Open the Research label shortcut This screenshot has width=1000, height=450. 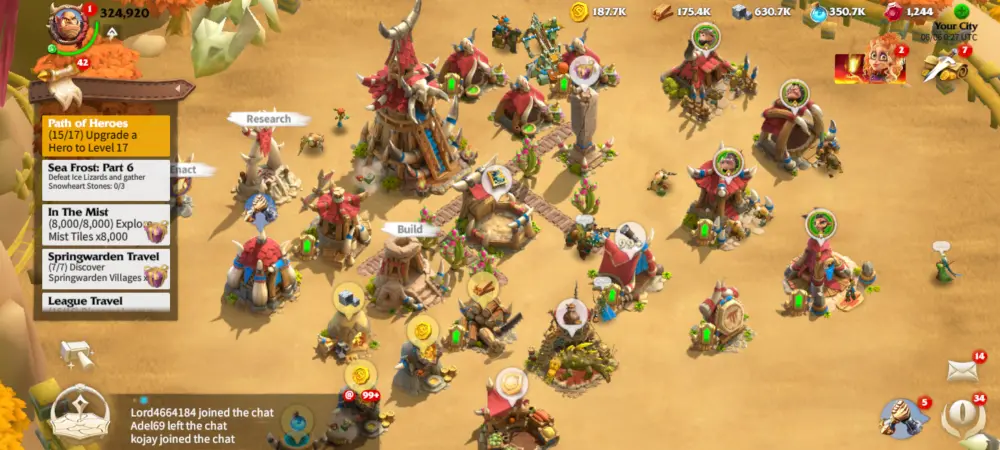[x=268, y=118]
